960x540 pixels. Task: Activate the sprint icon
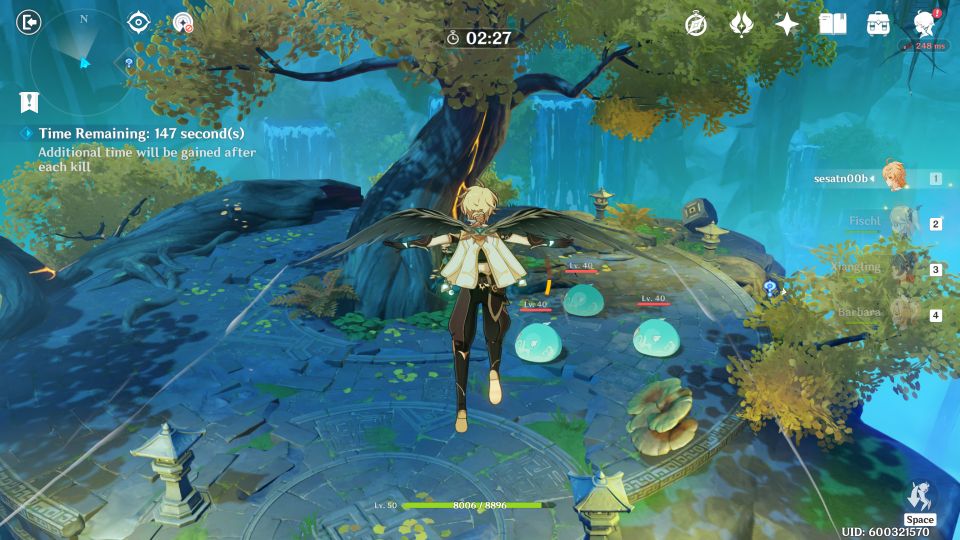(919, 497)
